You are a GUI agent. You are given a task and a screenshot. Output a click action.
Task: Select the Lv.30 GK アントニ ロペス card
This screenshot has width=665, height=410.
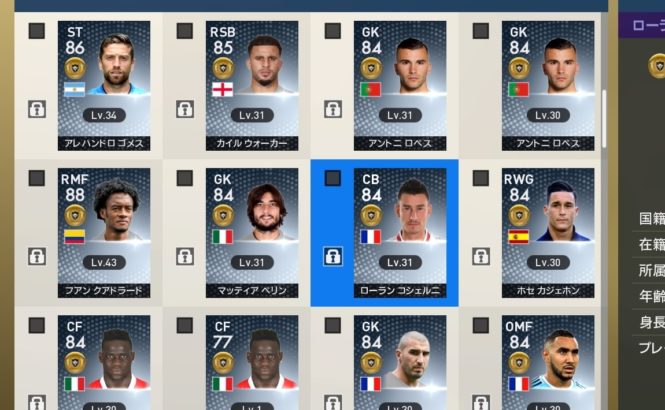[547, 85]
